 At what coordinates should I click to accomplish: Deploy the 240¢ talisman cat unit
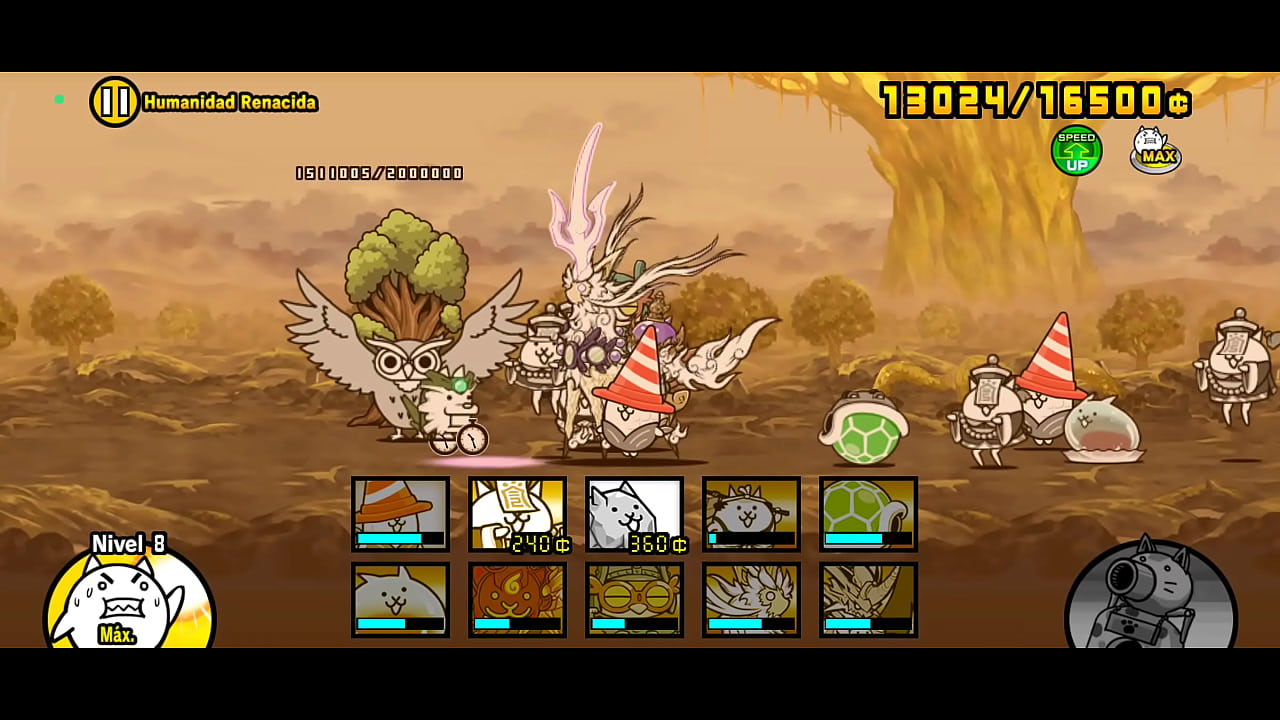[517, 514]
